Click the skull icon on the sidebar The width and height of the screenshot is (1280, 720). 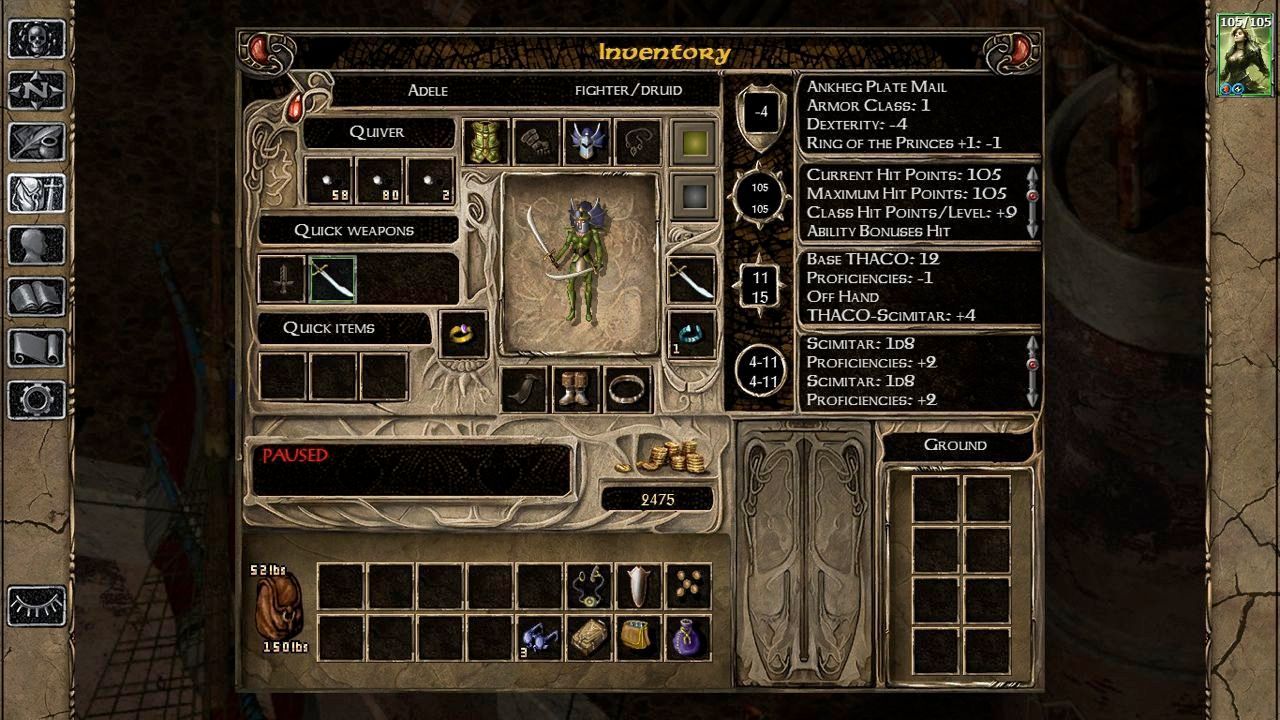pyautogui.click(x=37, y=40)
